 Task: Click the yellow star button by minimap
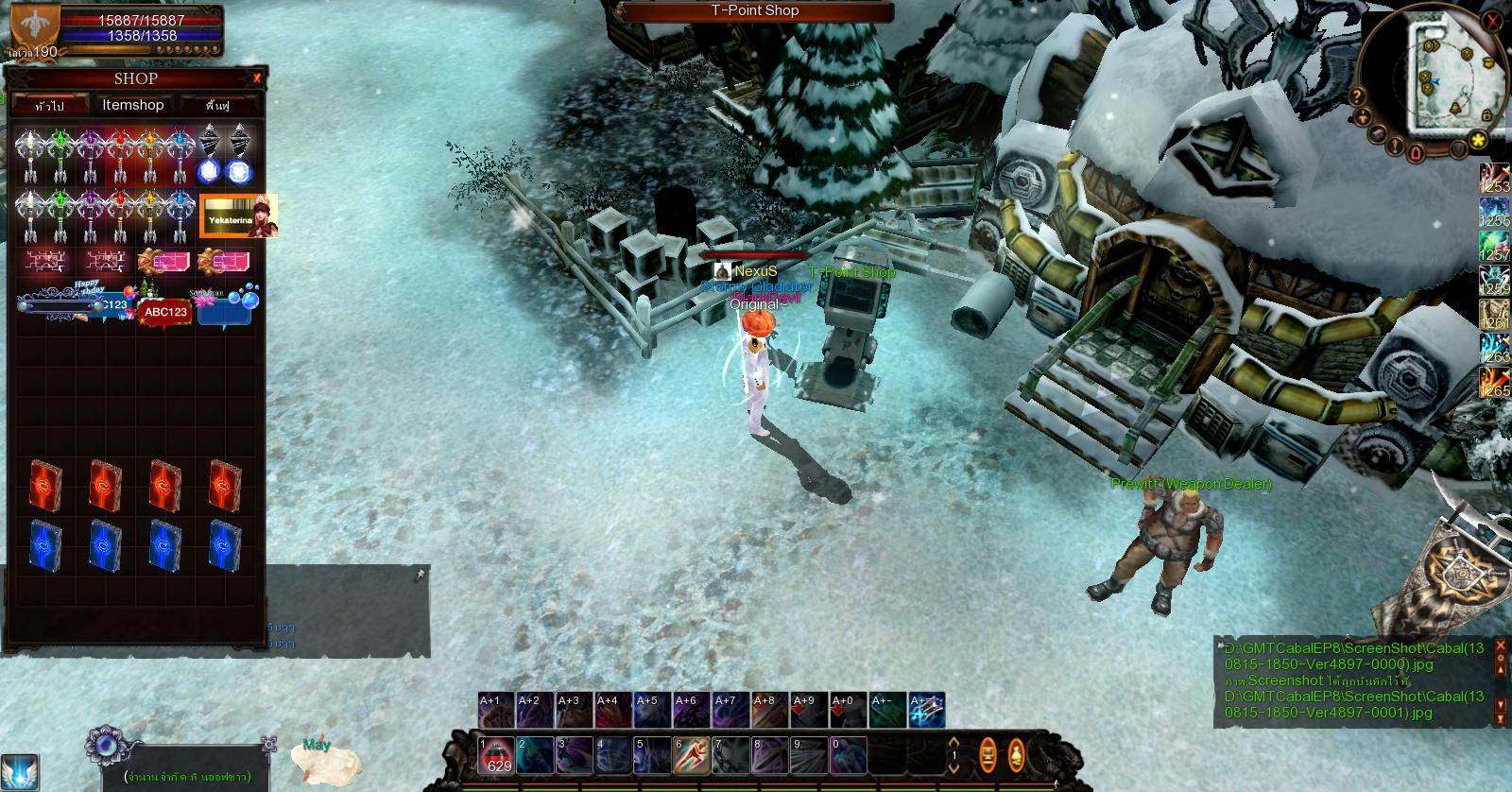1478,140
